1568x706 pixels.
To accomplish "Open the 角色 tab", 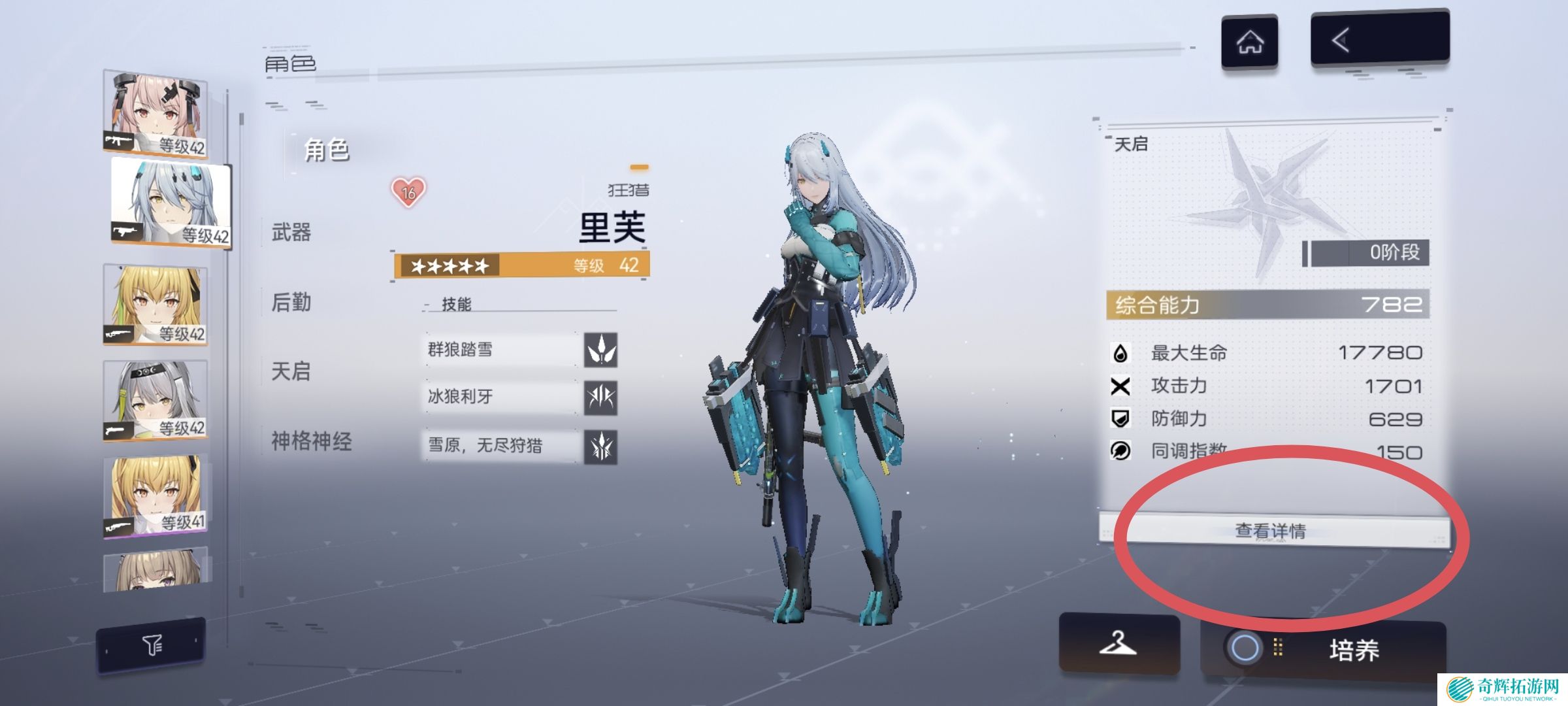I will (x=327, y=150).
